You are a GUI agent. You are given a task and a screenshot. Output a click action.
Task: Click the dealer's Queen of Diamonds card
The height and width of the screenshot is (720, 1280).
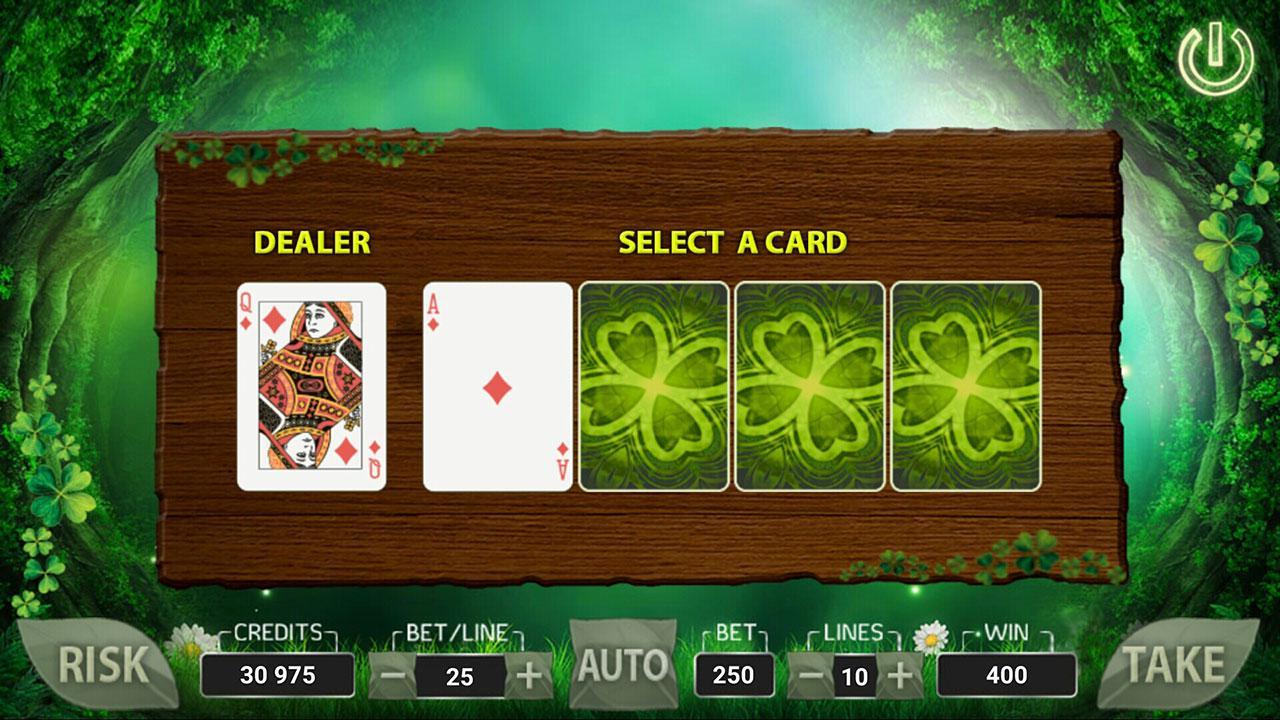310,387
